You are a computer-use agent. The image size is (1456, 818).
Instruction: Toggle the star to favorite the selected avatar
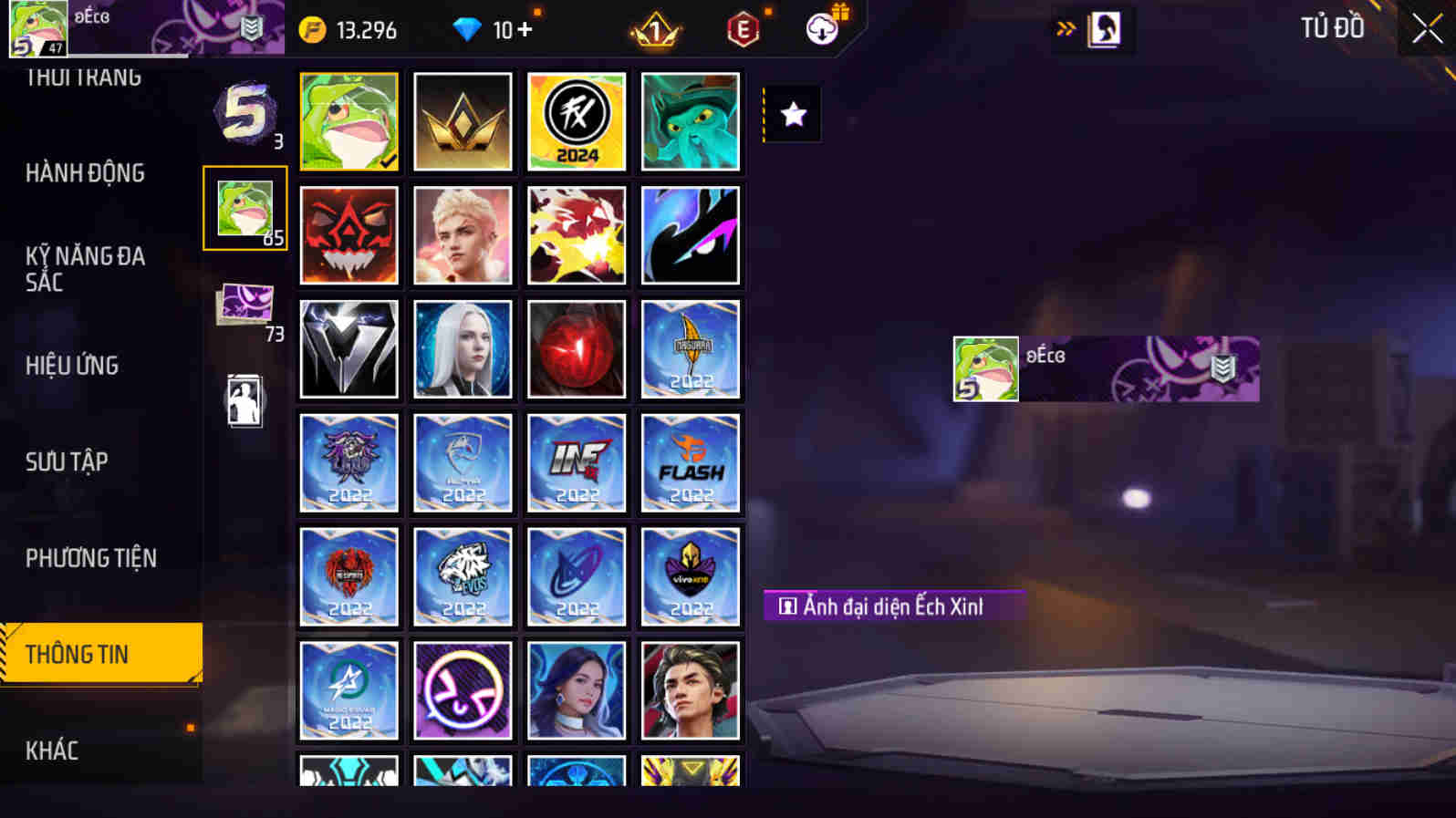(790, 113)
